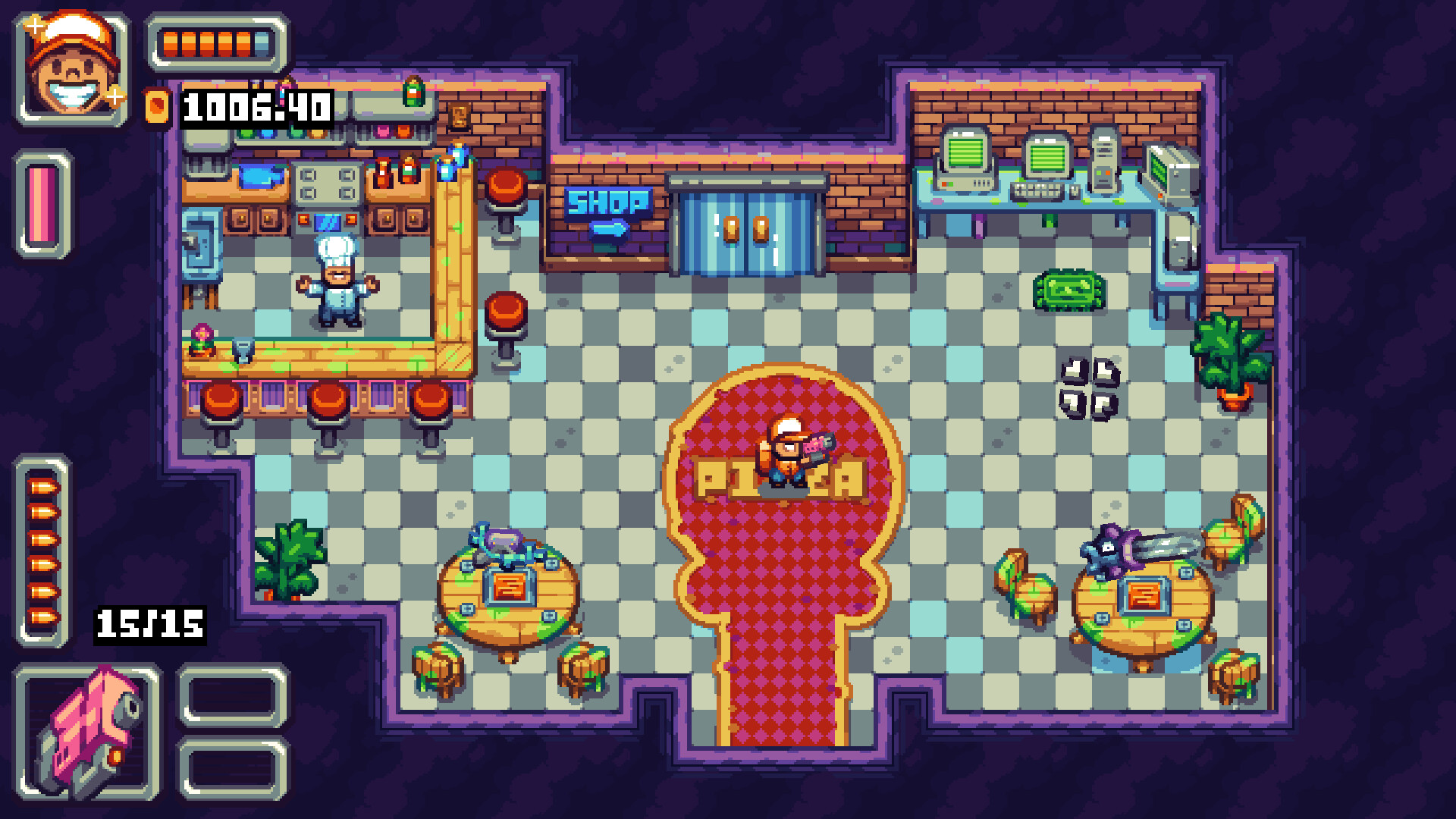Select the empty upper weapon slot

tap(233, 698)
